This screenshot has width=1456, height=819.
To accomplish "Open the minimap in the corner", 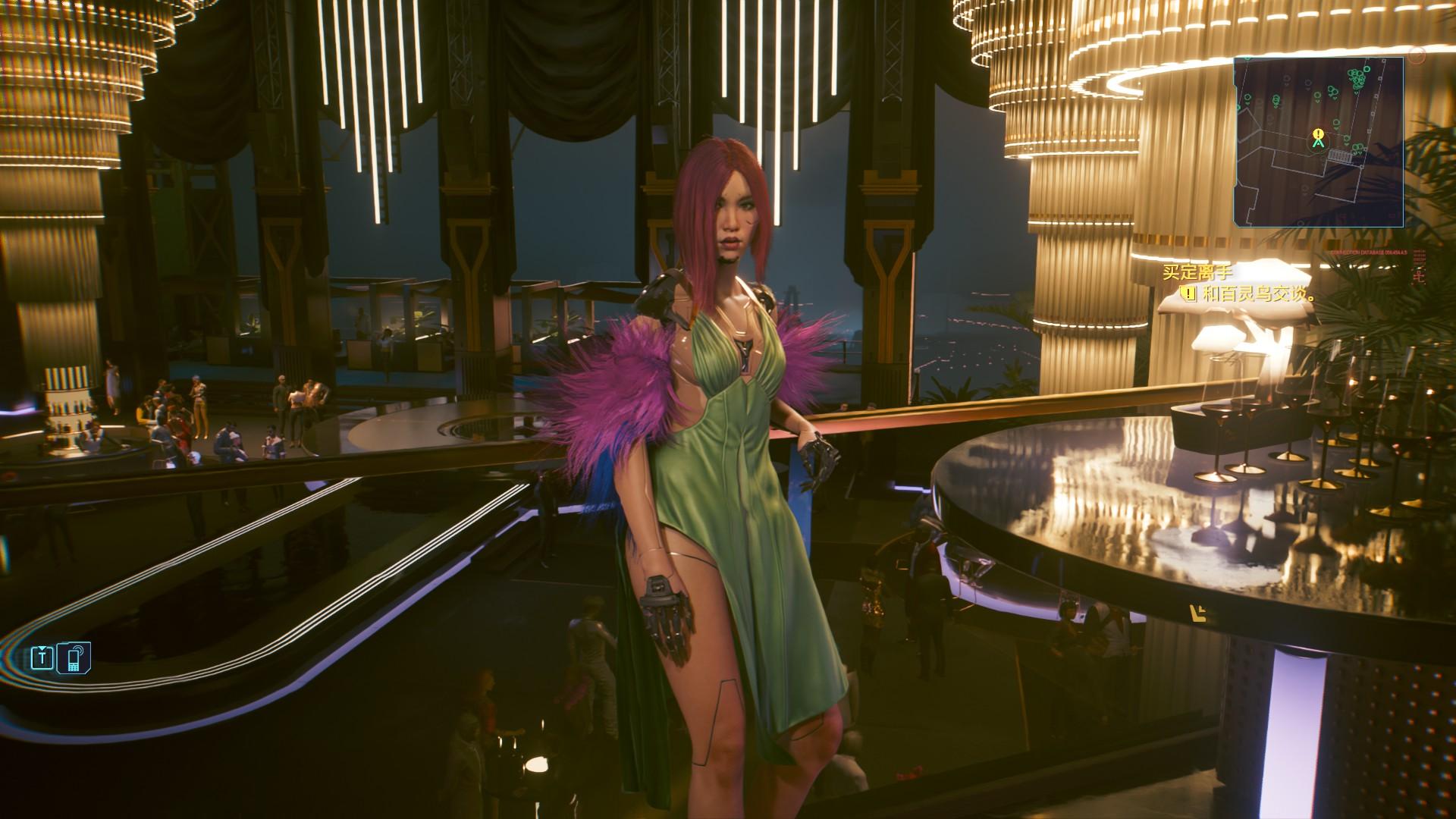I will coord(1318,142).
